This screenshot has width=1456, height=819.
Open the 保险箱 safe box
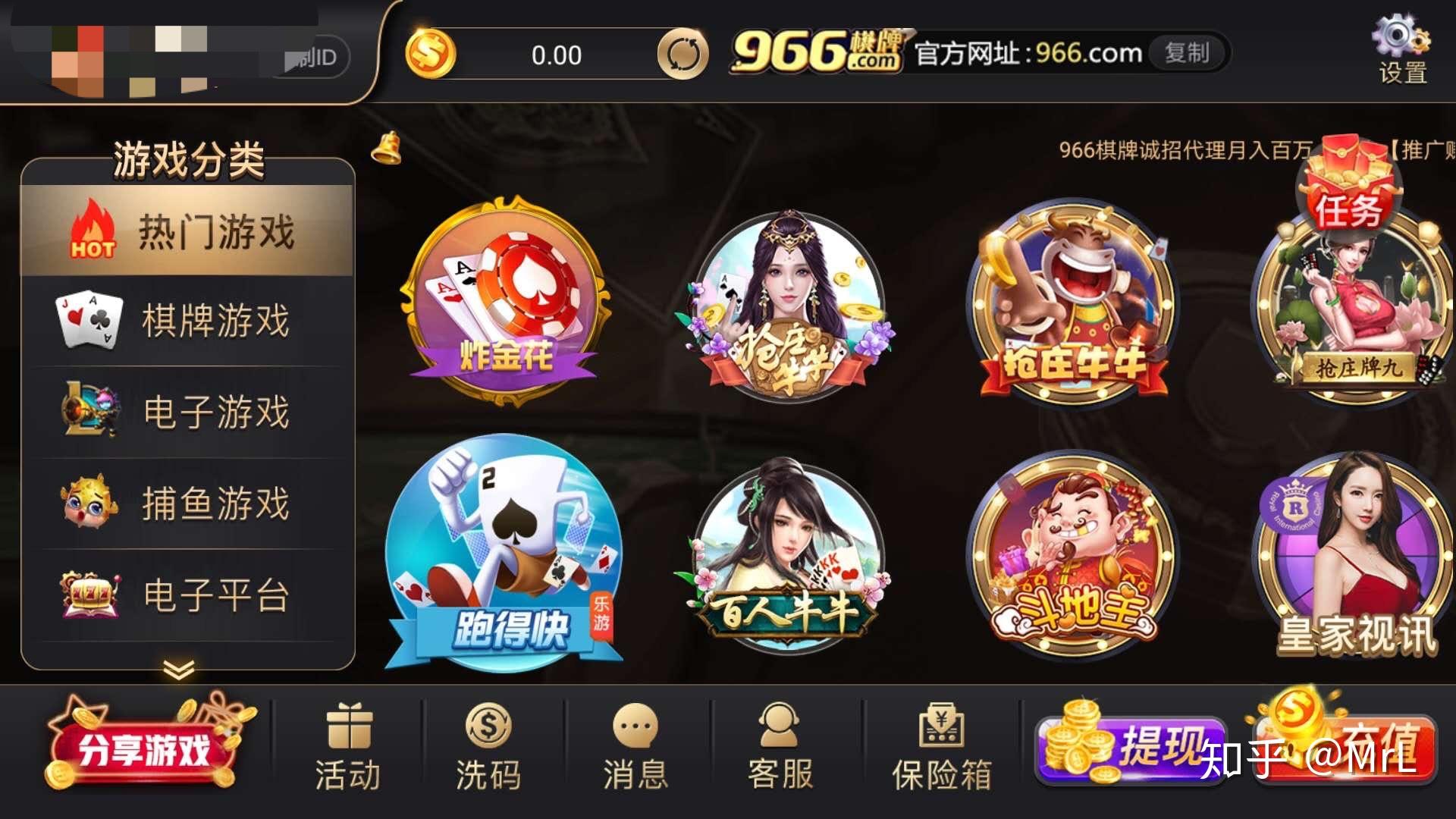(940, 747)
